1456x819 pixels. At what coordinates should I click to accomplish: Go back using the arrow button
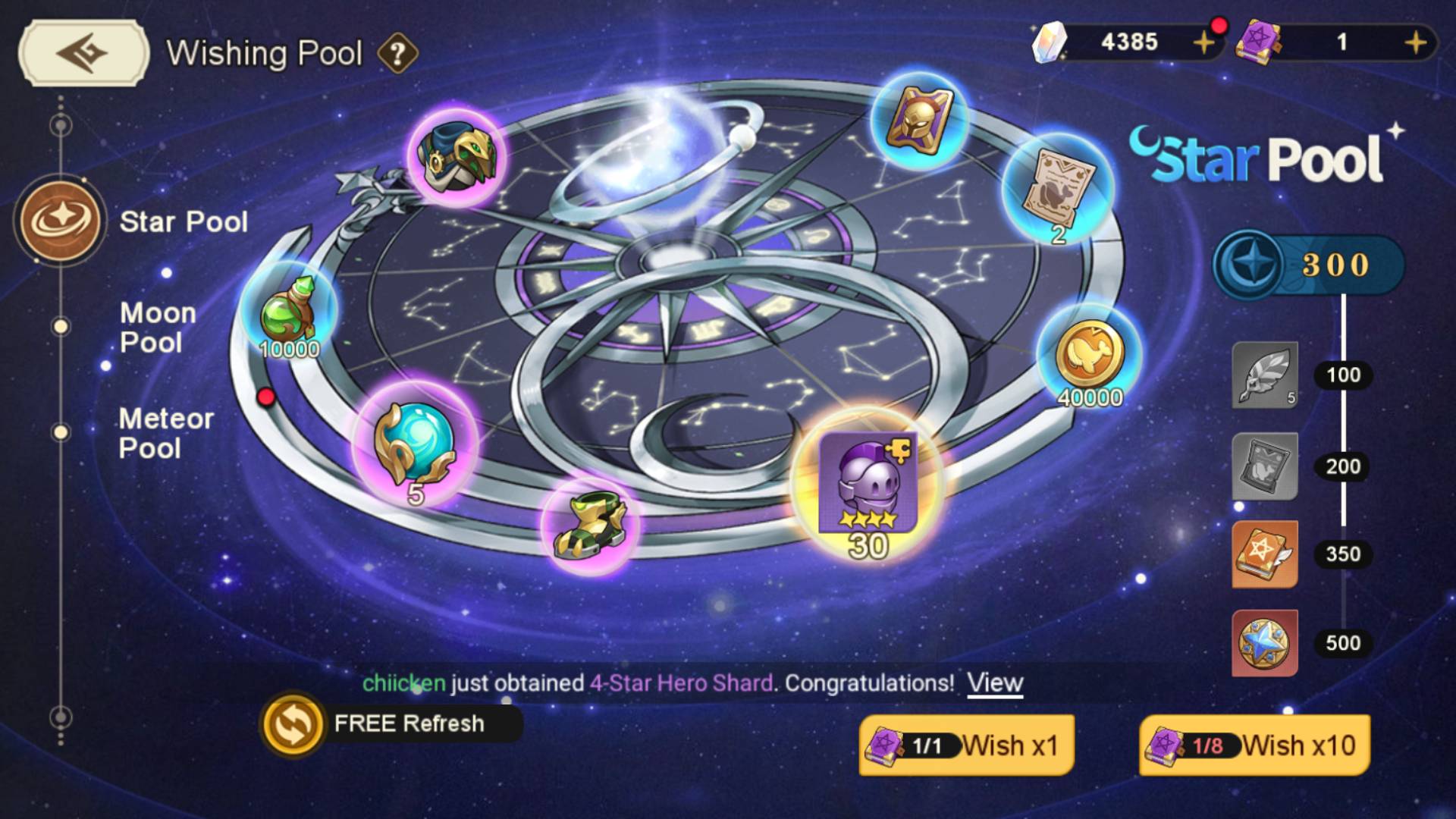pos(83,53)
